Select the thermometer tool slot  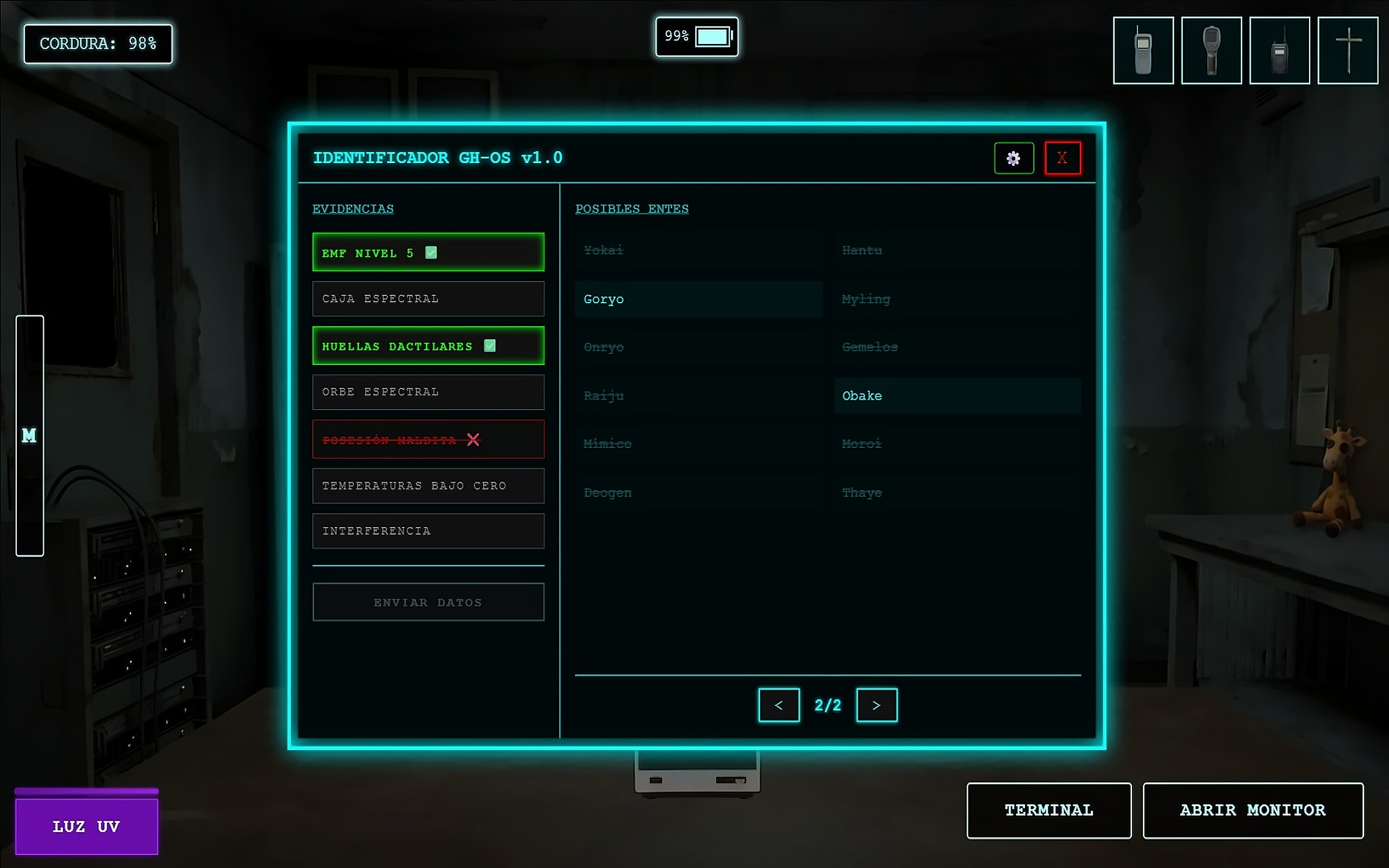(x=1211, y=51)
